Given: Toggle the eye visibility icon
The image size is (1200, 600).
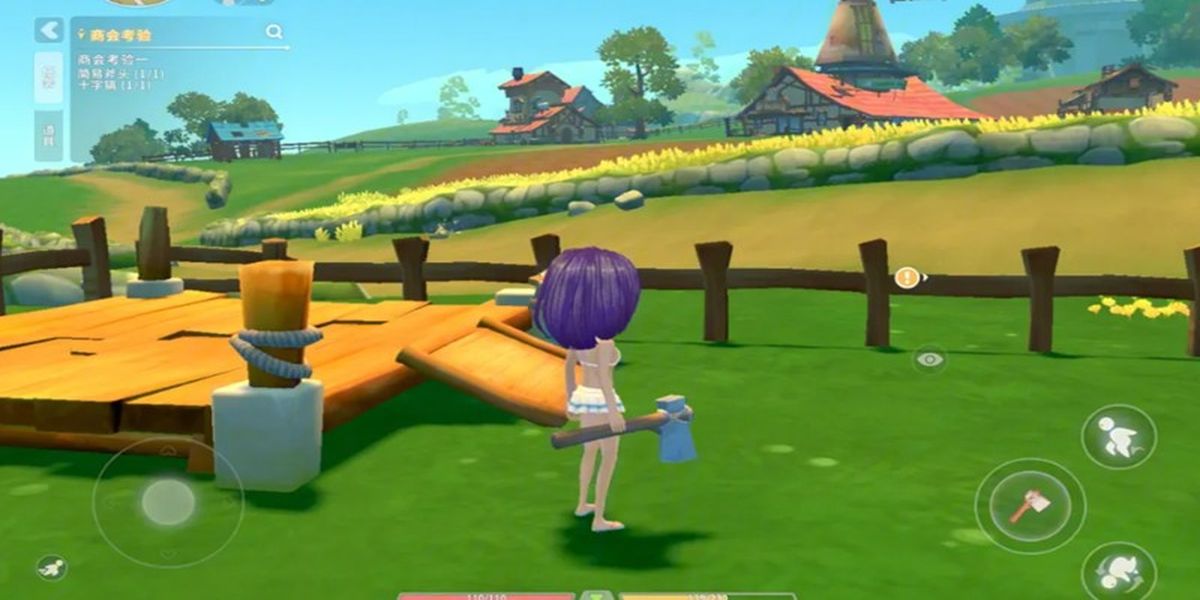Looking at the screenshot, I should pos(930,359).
